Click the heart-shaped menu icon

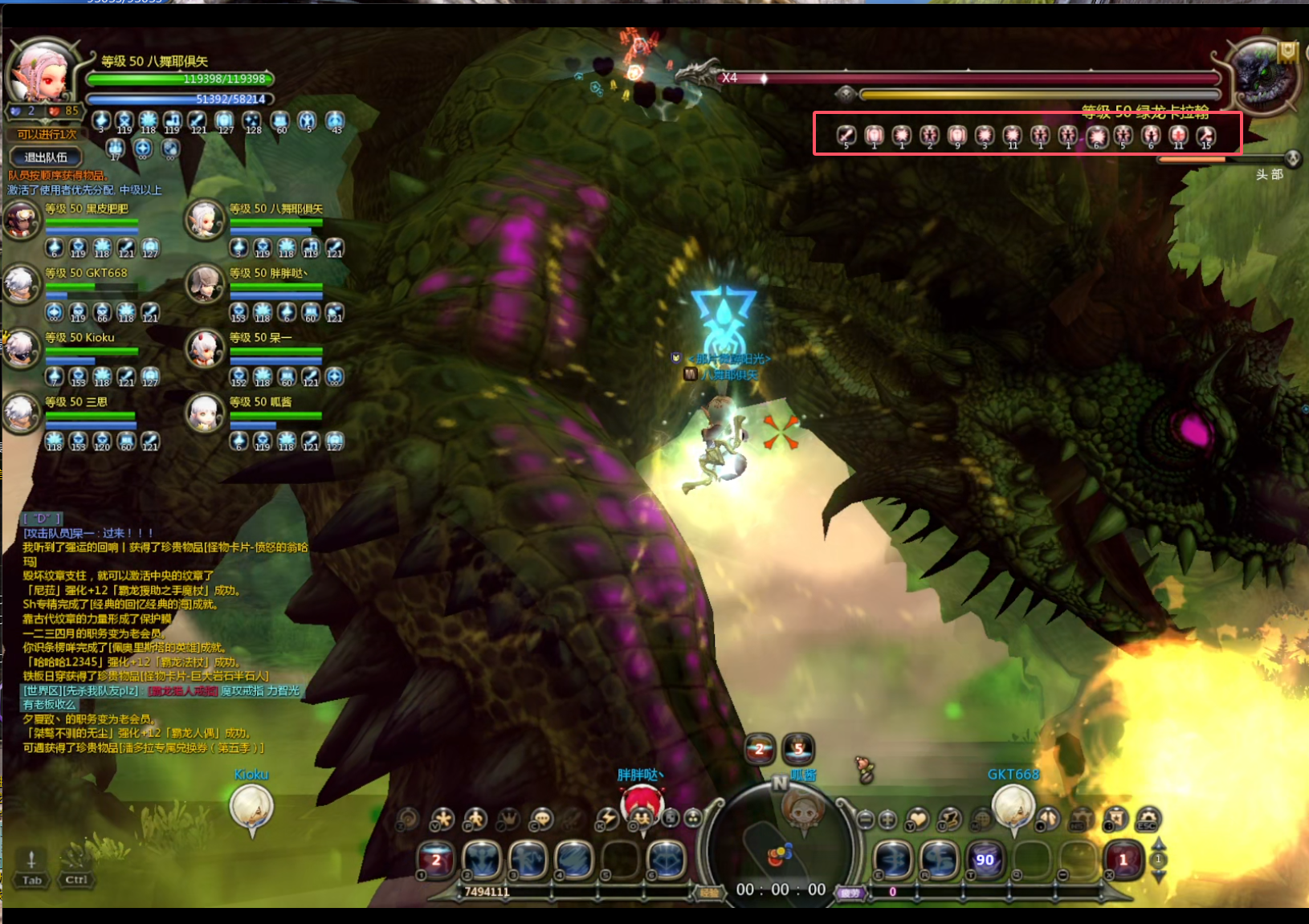coord(918,819)
